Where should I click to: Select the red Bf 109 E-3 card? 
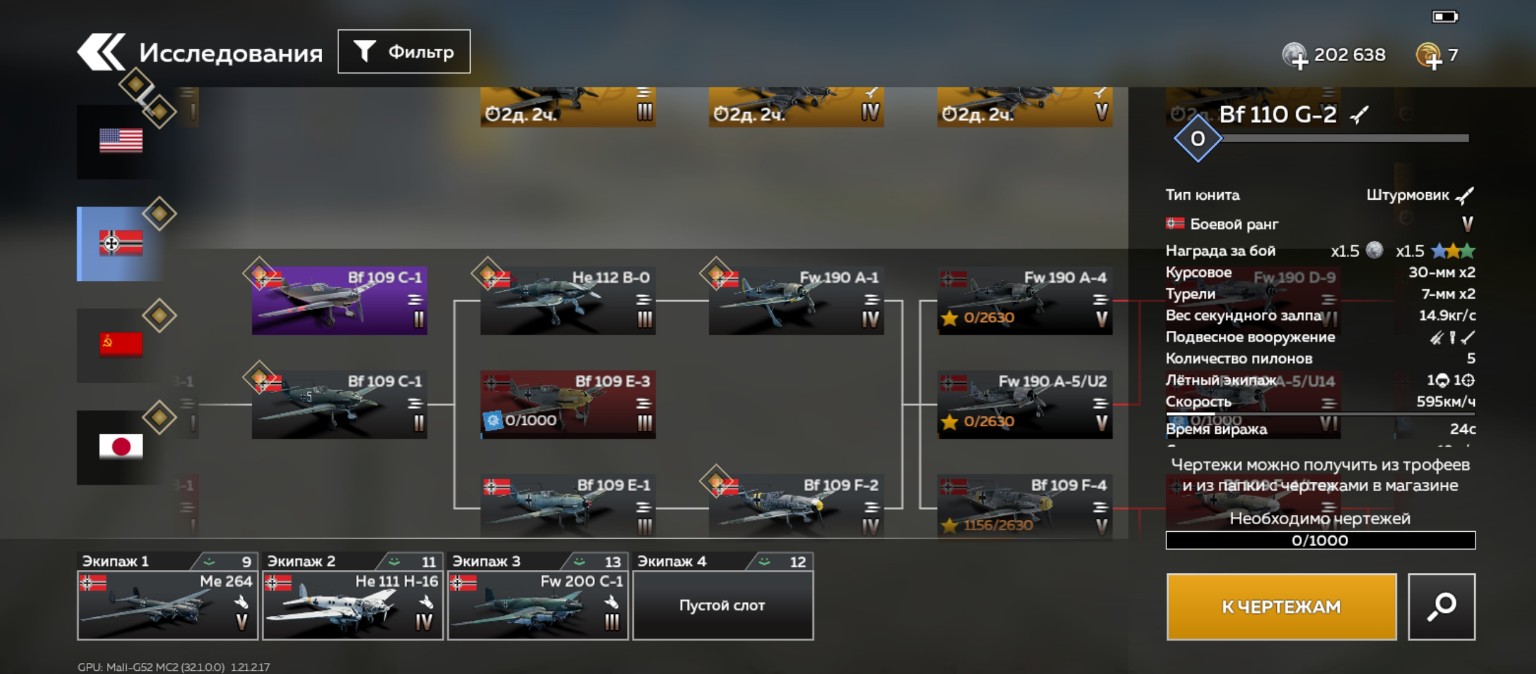[x=568, y=404]
